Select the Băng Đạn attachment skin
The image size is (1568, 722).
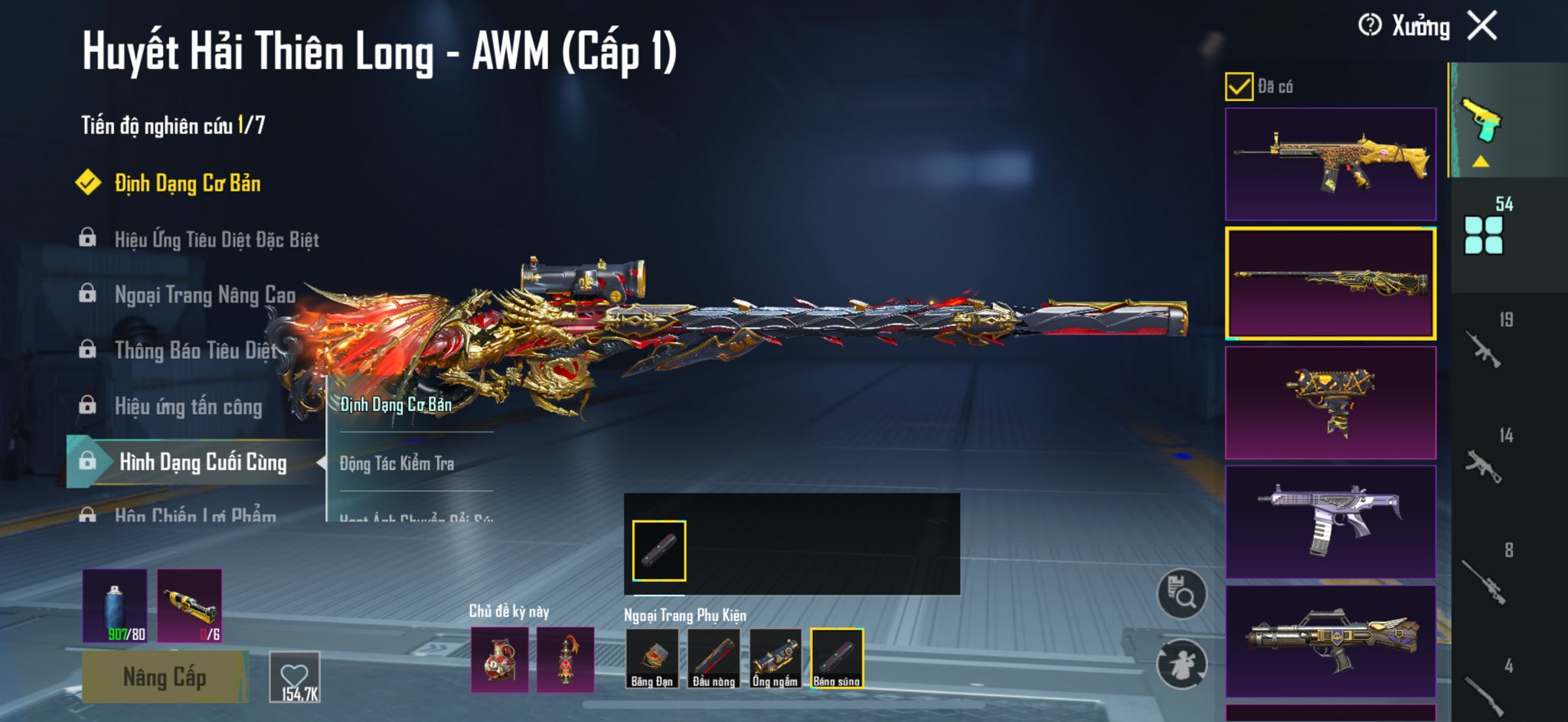652,658
